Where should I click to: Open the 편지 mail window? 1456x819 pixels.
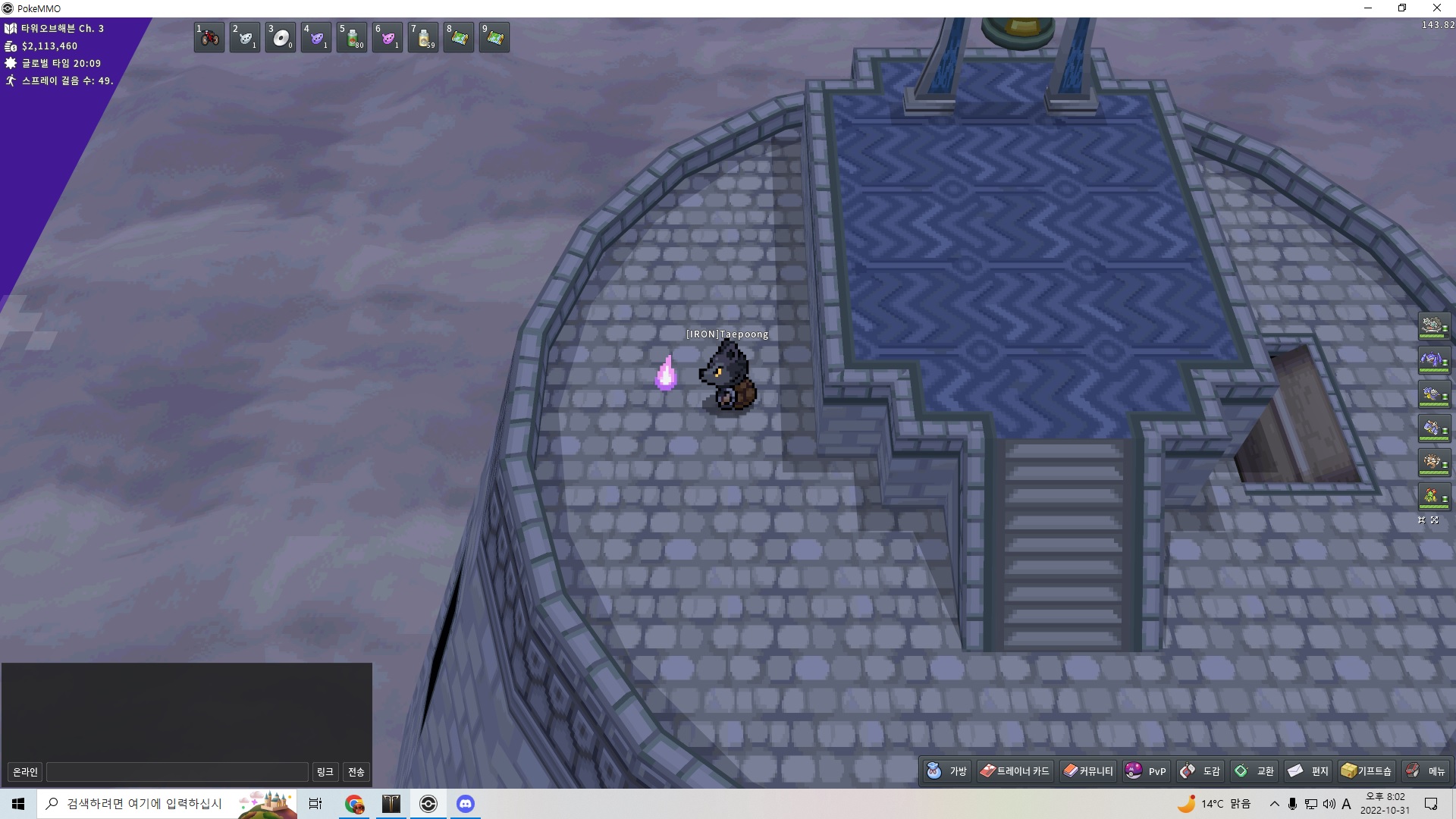[1308, 771]
